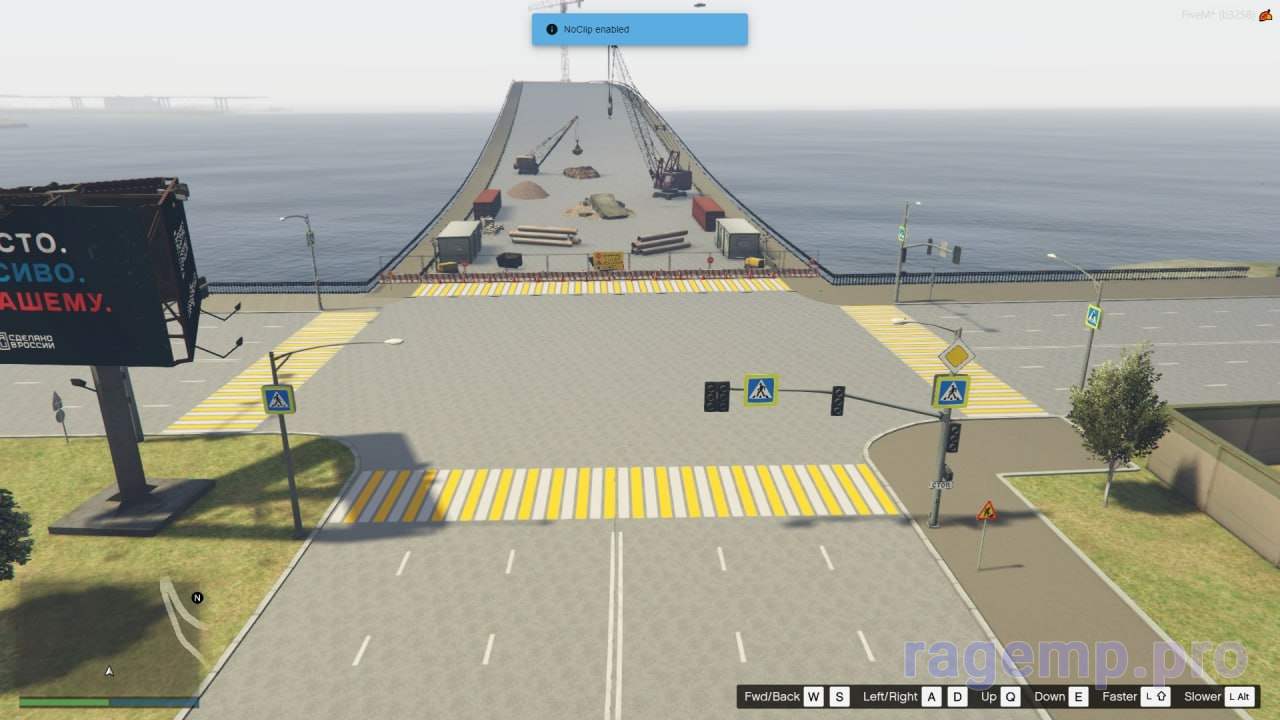1280x720 pixels.
Task: Select the north marker on the minimap
Action: [197, 598]
